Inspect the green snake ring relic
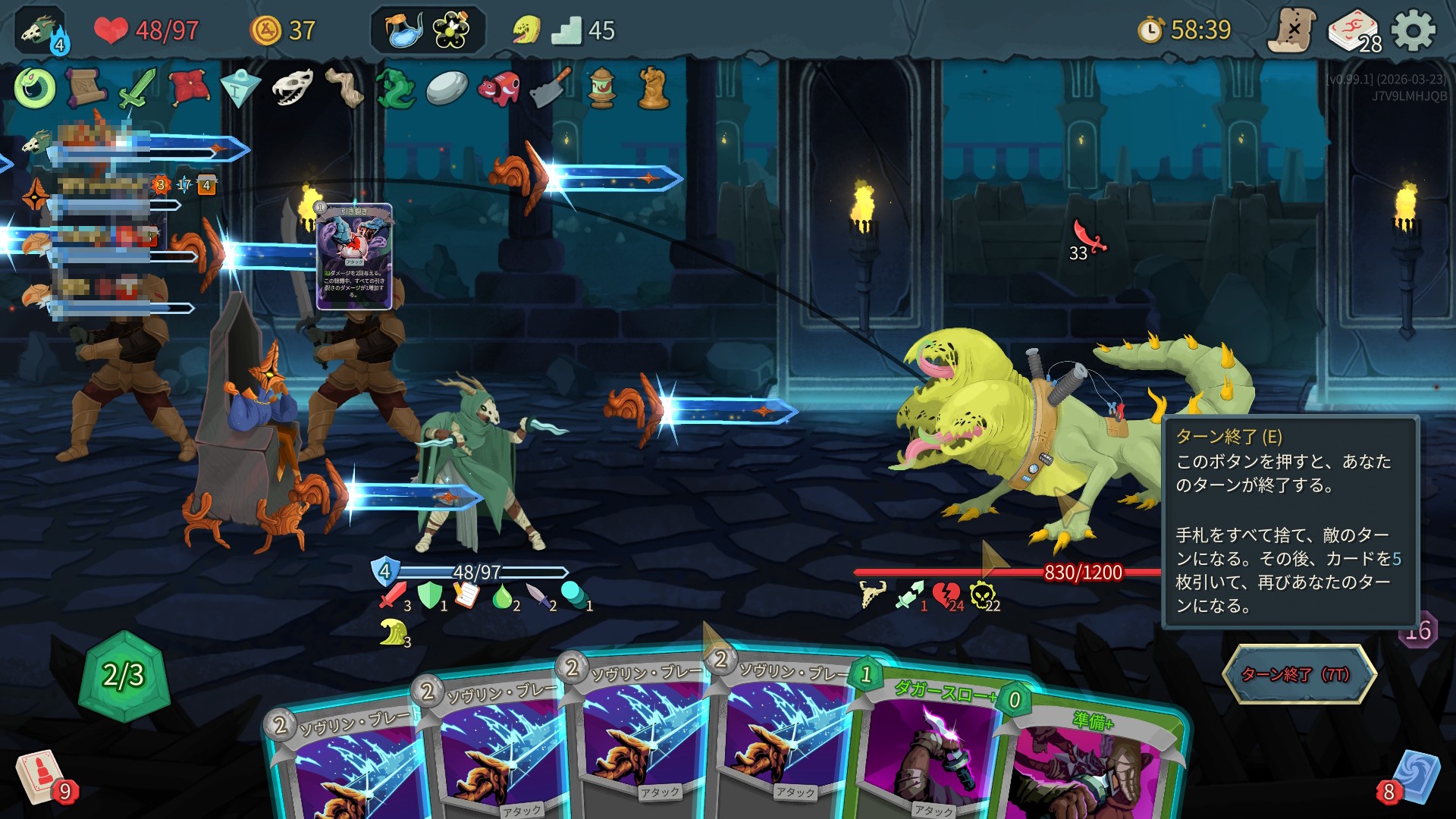The height and width of the screenshot is (819, 1456). [x=34, y=88]
